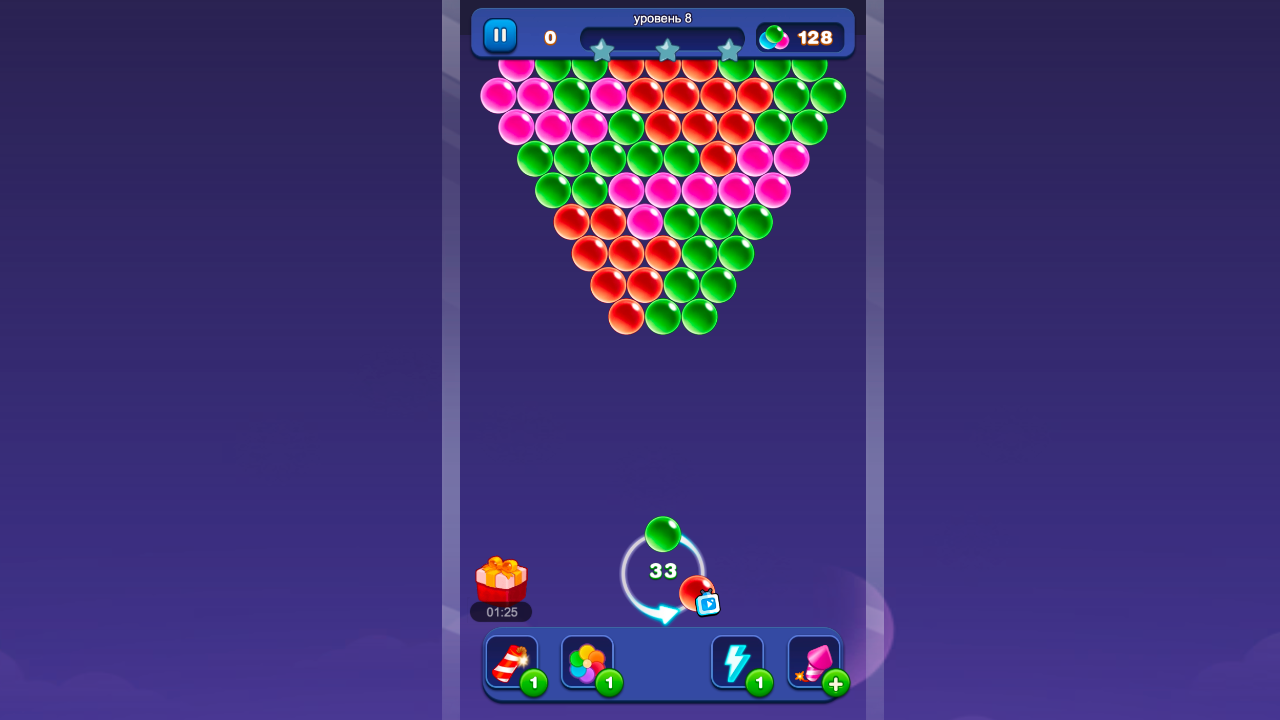Click the level progress bar
Viewport: 1280px width, 720px height.
(x=665, y=38)
